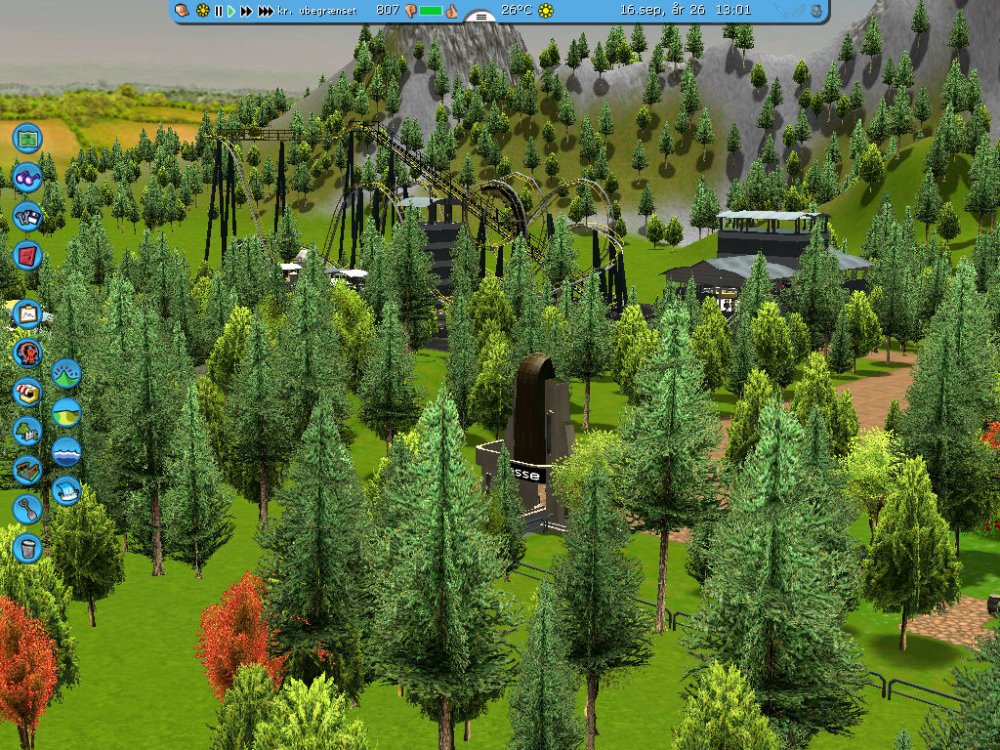Image resolution: width=1000 pixels, height=750 pixels.
Task: Set game speed to fastest
Action: click(x=265, y=11)
